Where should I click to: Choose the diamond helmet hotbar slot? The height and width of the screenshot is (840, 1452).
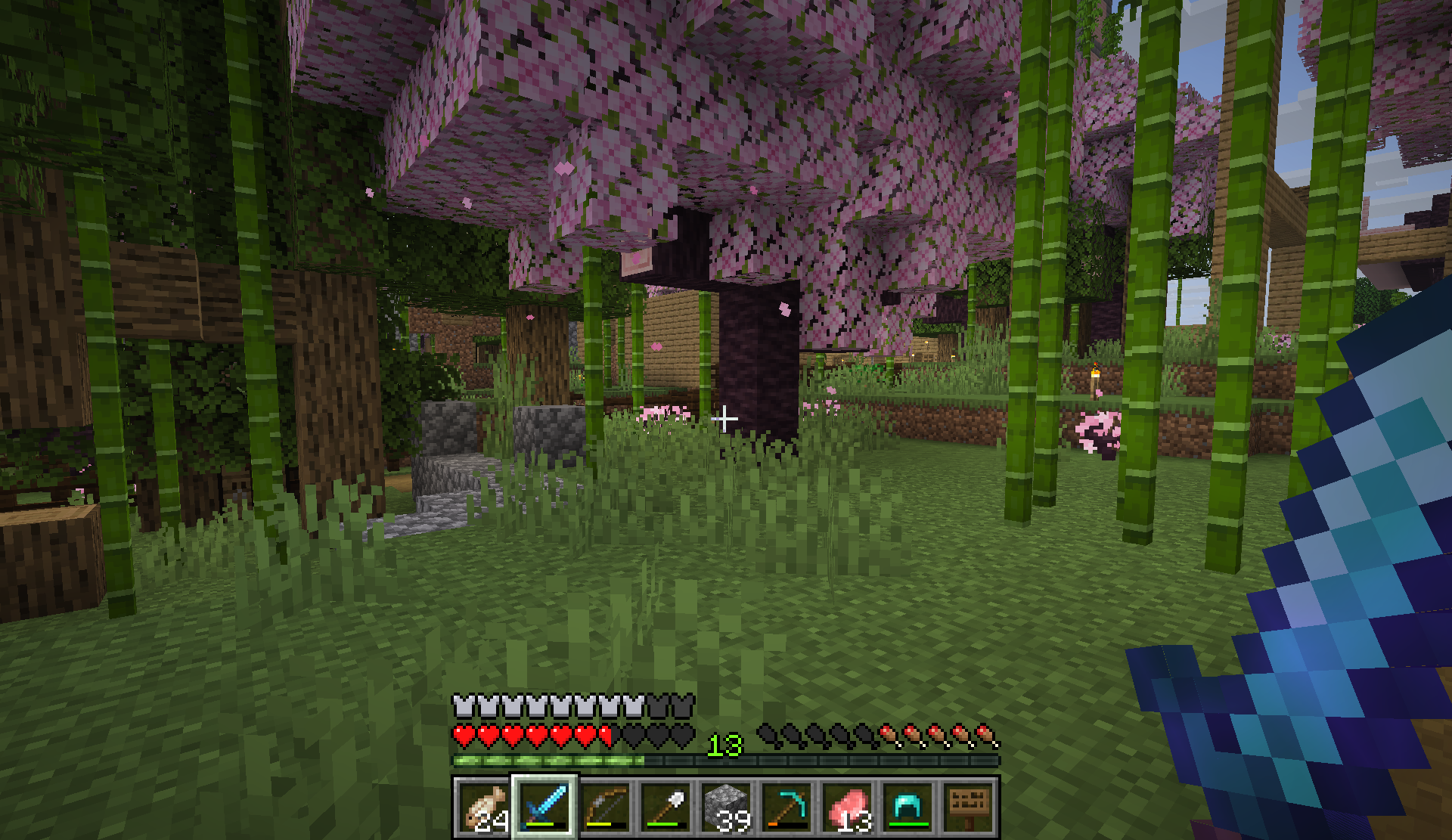pos(907,806)
